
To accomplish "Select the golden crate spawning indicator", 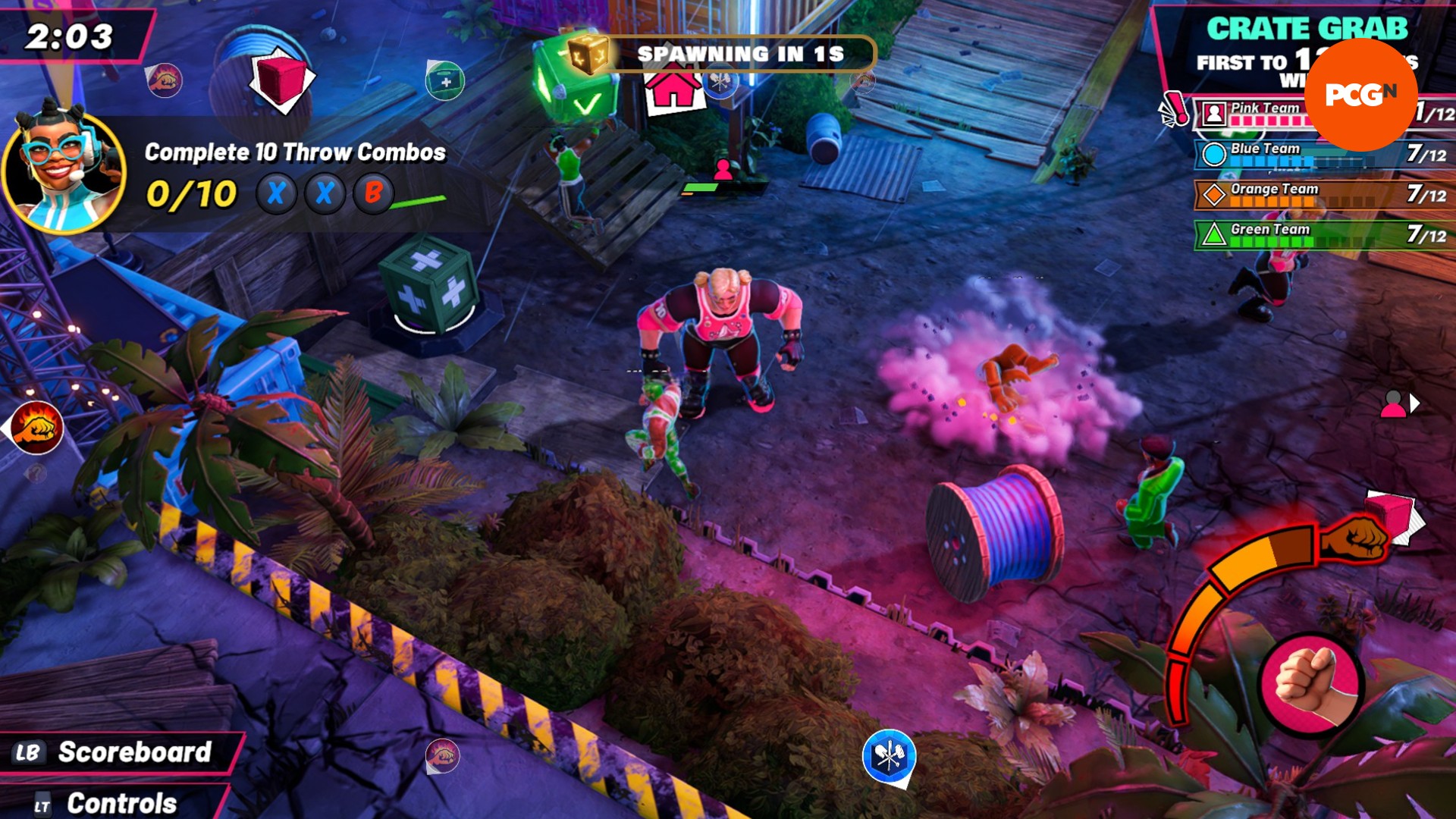I will pyautogui.click(x=588, y=53).
